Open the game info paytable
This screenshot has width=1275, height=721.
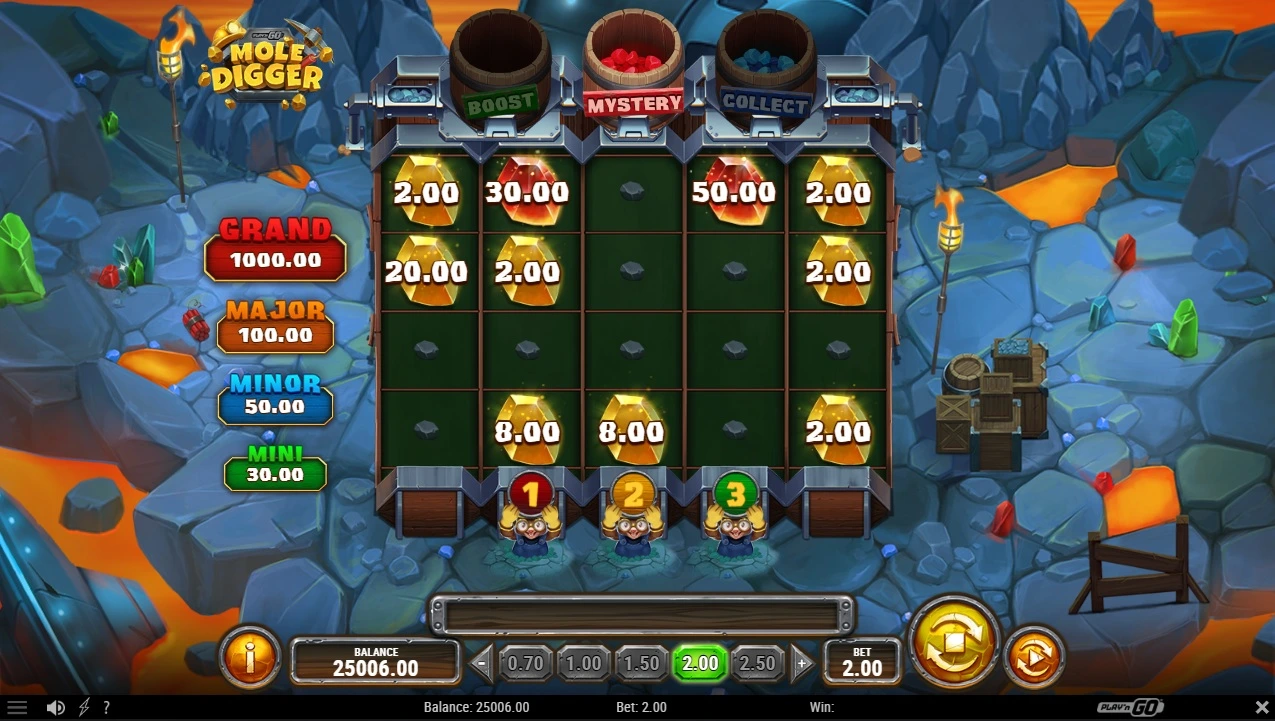(x=249, y=657)
